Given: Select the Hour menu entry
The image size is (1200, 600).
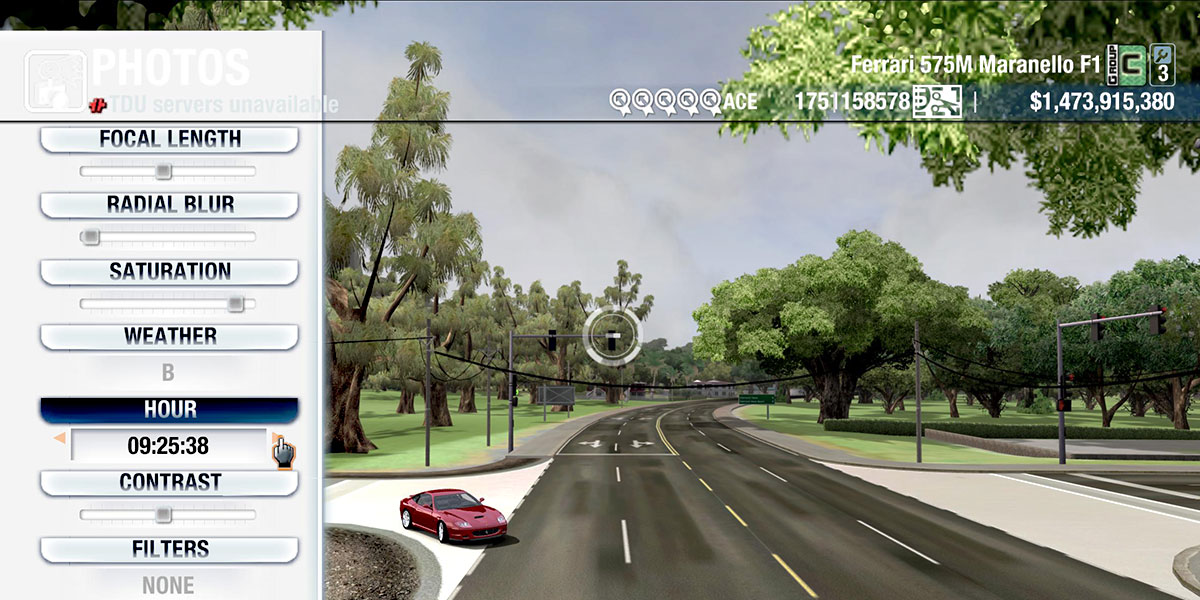Looking at the screenshot, I should point(169,410).
